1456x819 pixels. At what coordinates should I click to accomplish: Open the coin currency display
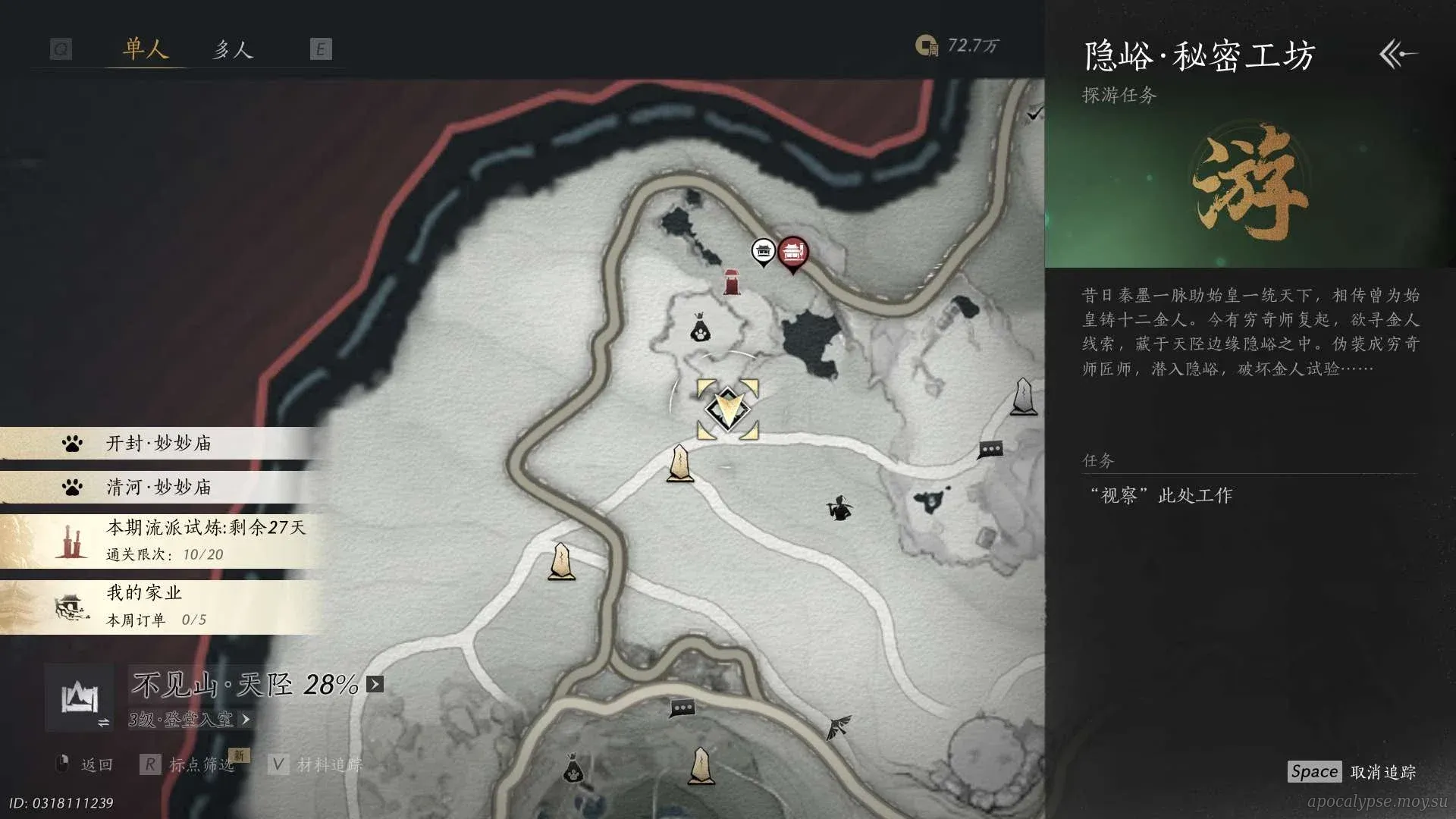[957, 46]
